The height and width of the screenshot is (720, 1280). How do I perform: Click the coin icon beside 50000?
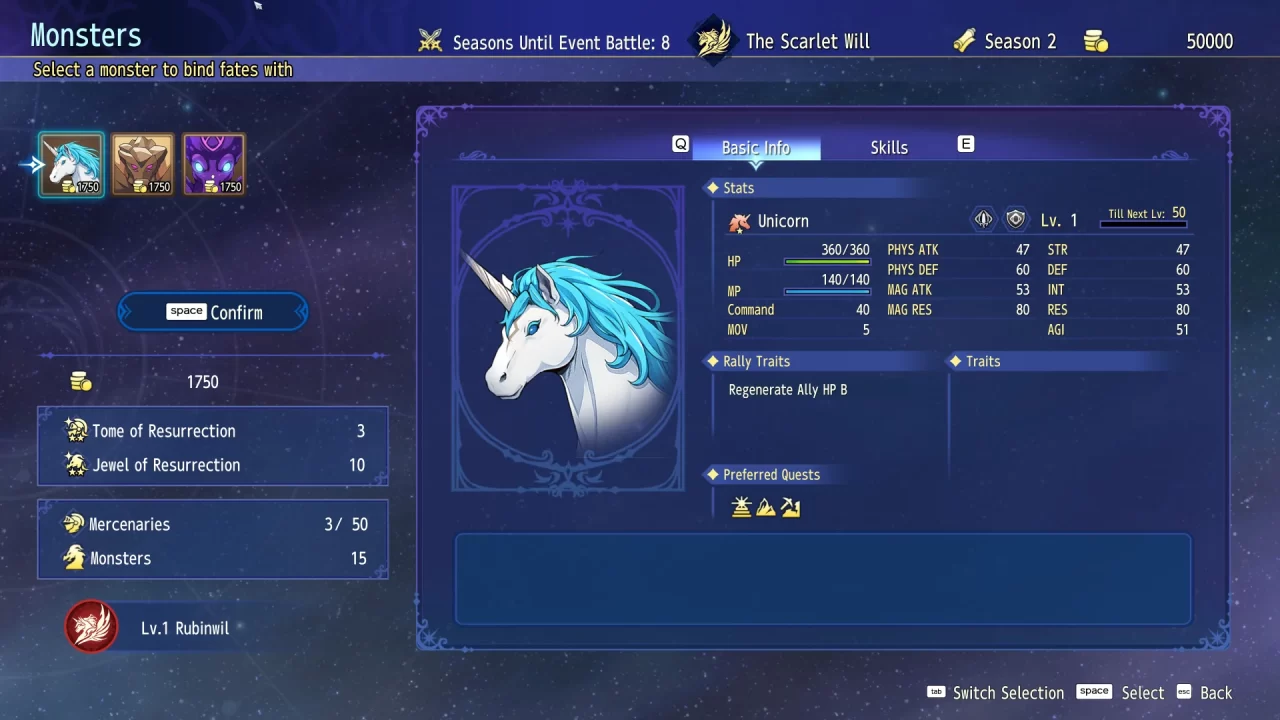(x=1096, y=41)
